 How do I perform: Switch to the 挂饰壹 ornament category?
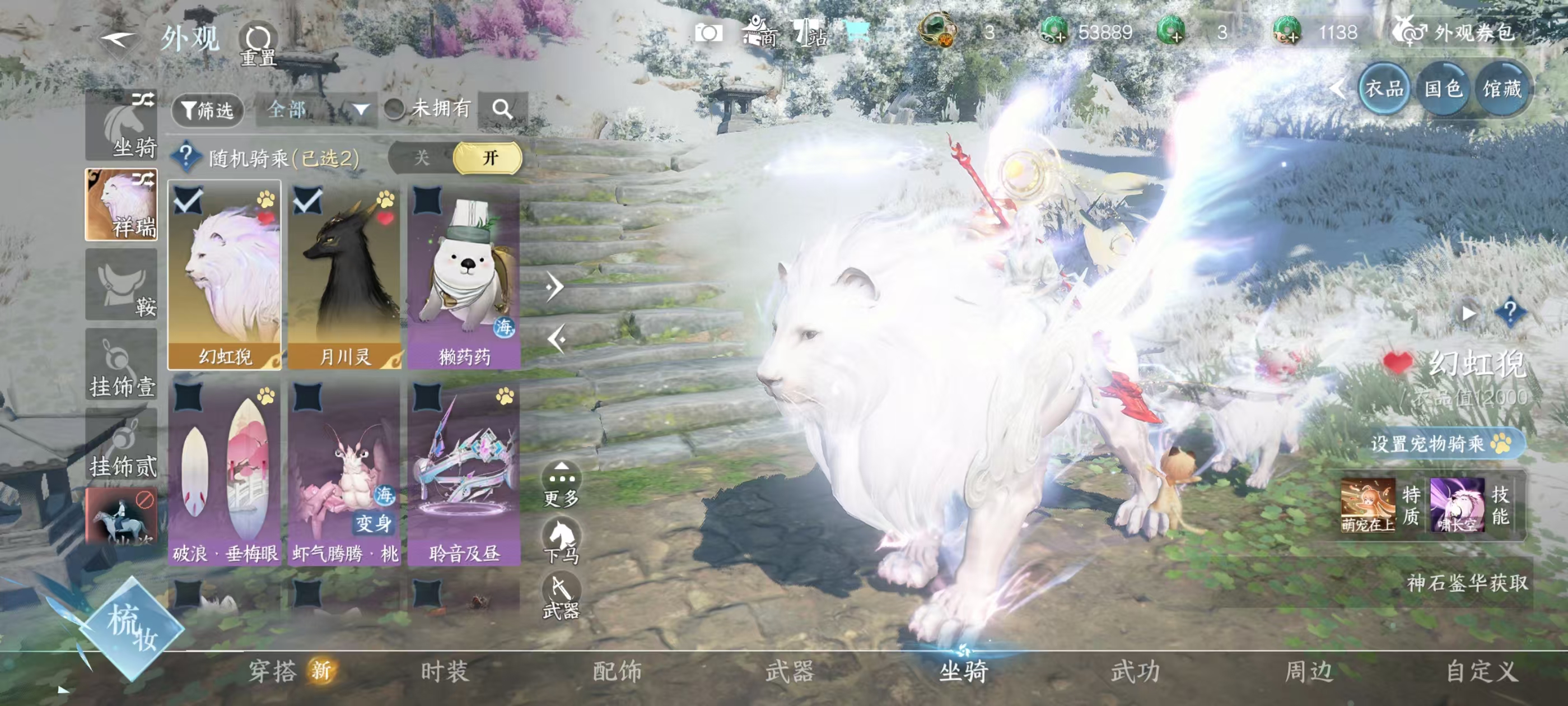pos(121,365)
